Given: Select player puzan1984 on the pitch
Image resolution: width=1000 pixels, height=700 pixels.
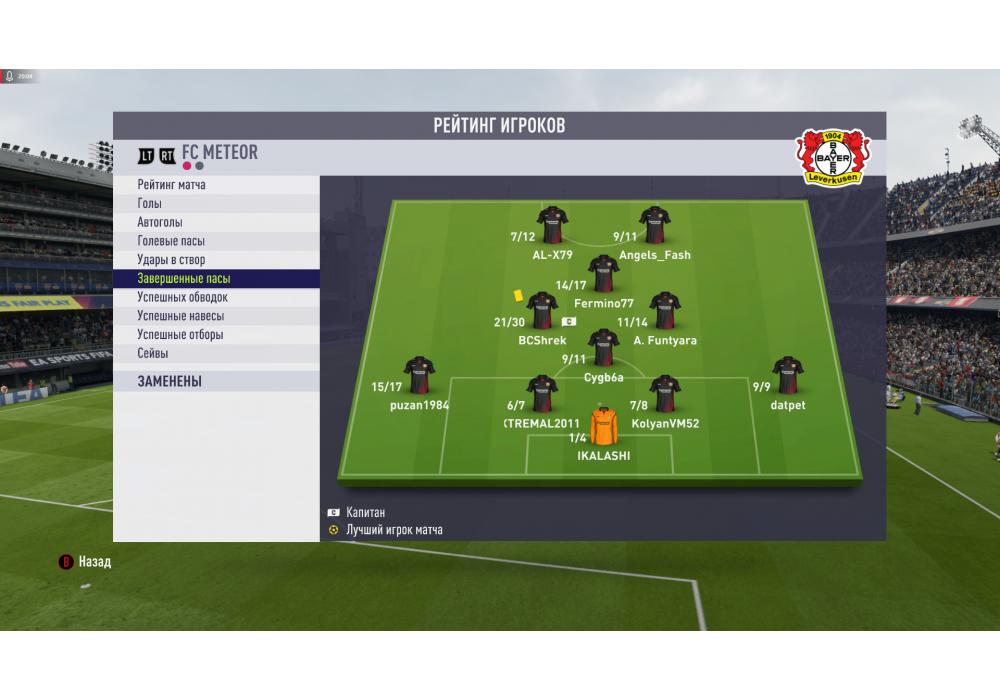Looking at the screenshot, I should click(x=419, y=376).
